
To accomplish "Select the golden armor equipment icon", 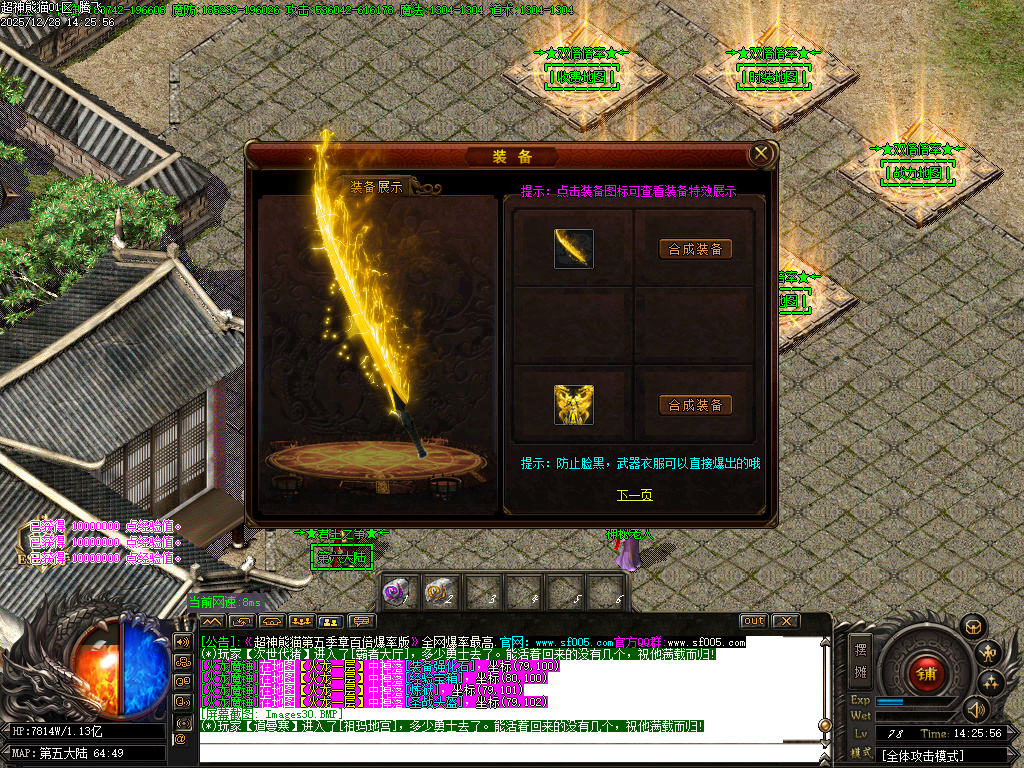I will (x=574, y=405).
